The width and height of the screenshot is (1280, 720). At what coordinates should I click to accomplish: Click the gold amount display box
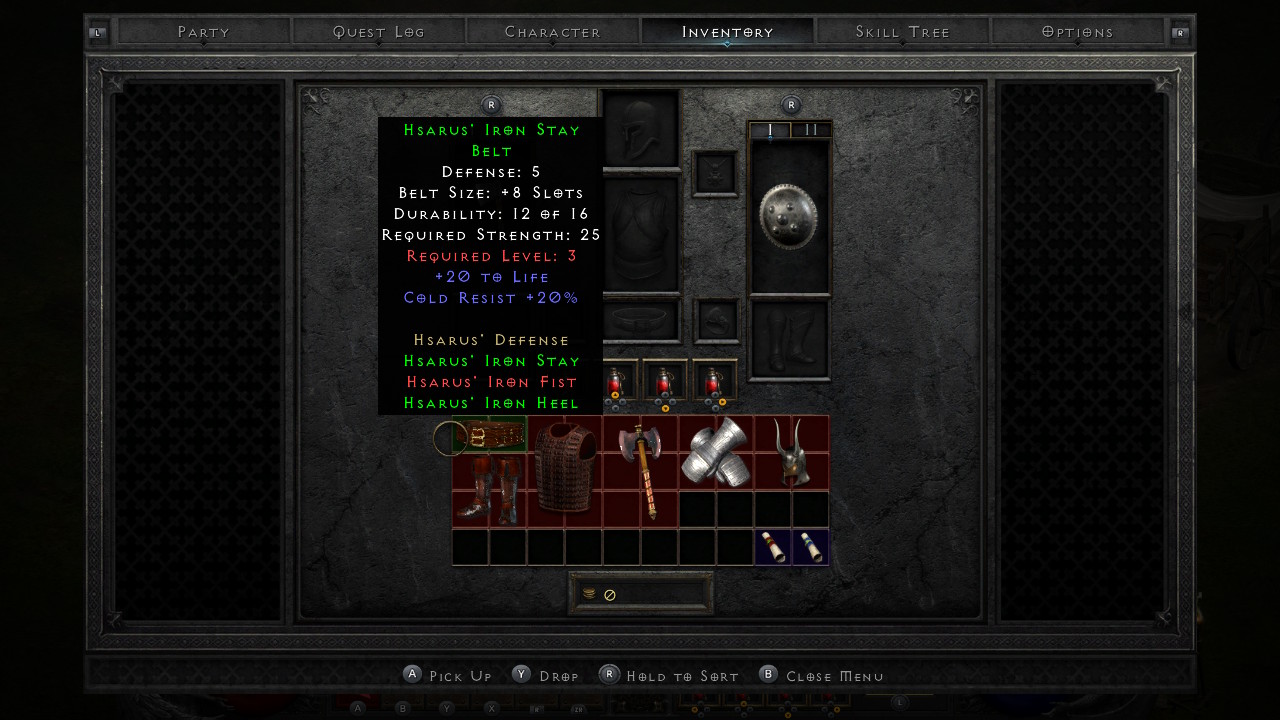[641, 594]
